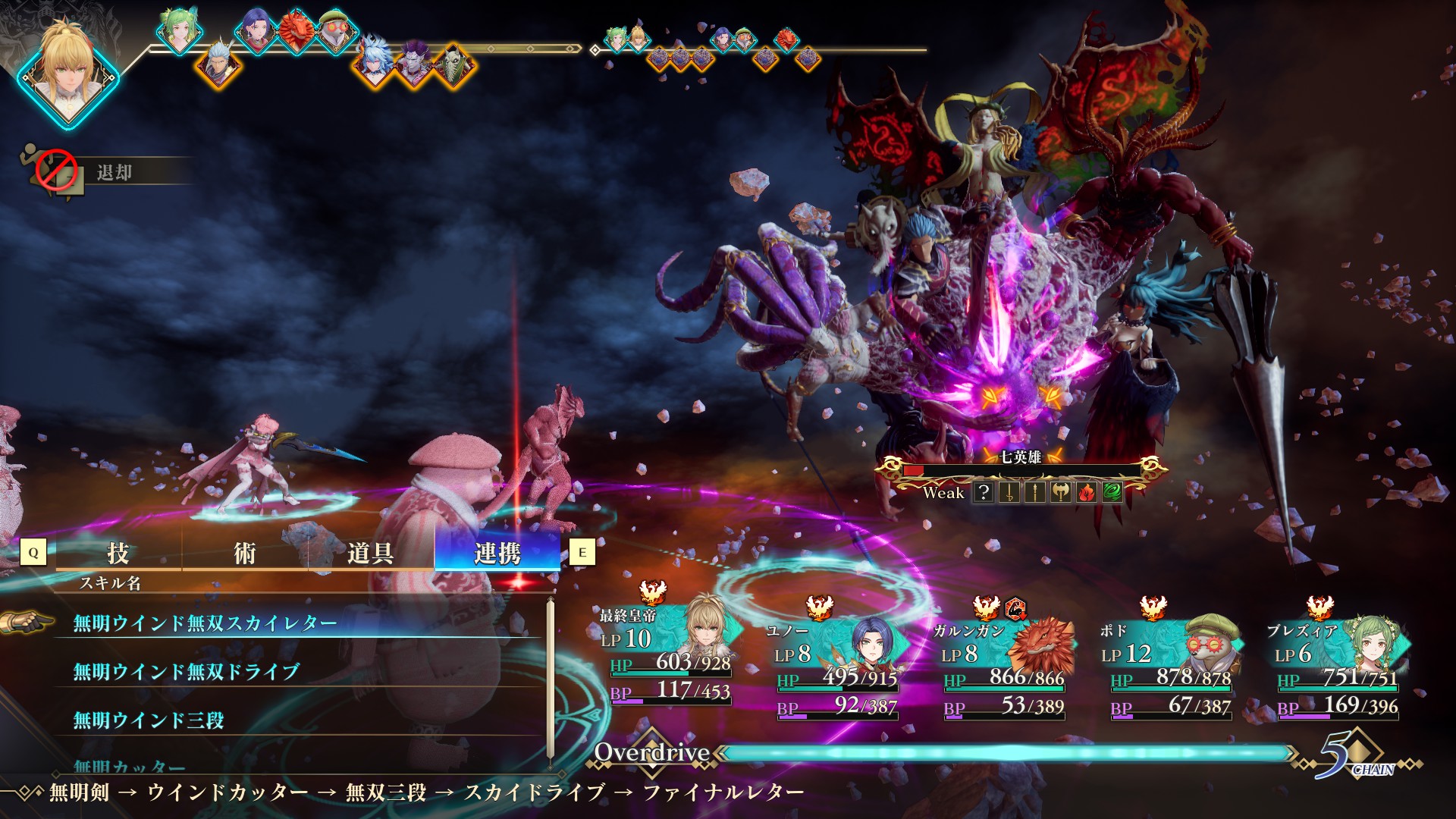Switch to the 技 command tab

click(x=118, y=553)
